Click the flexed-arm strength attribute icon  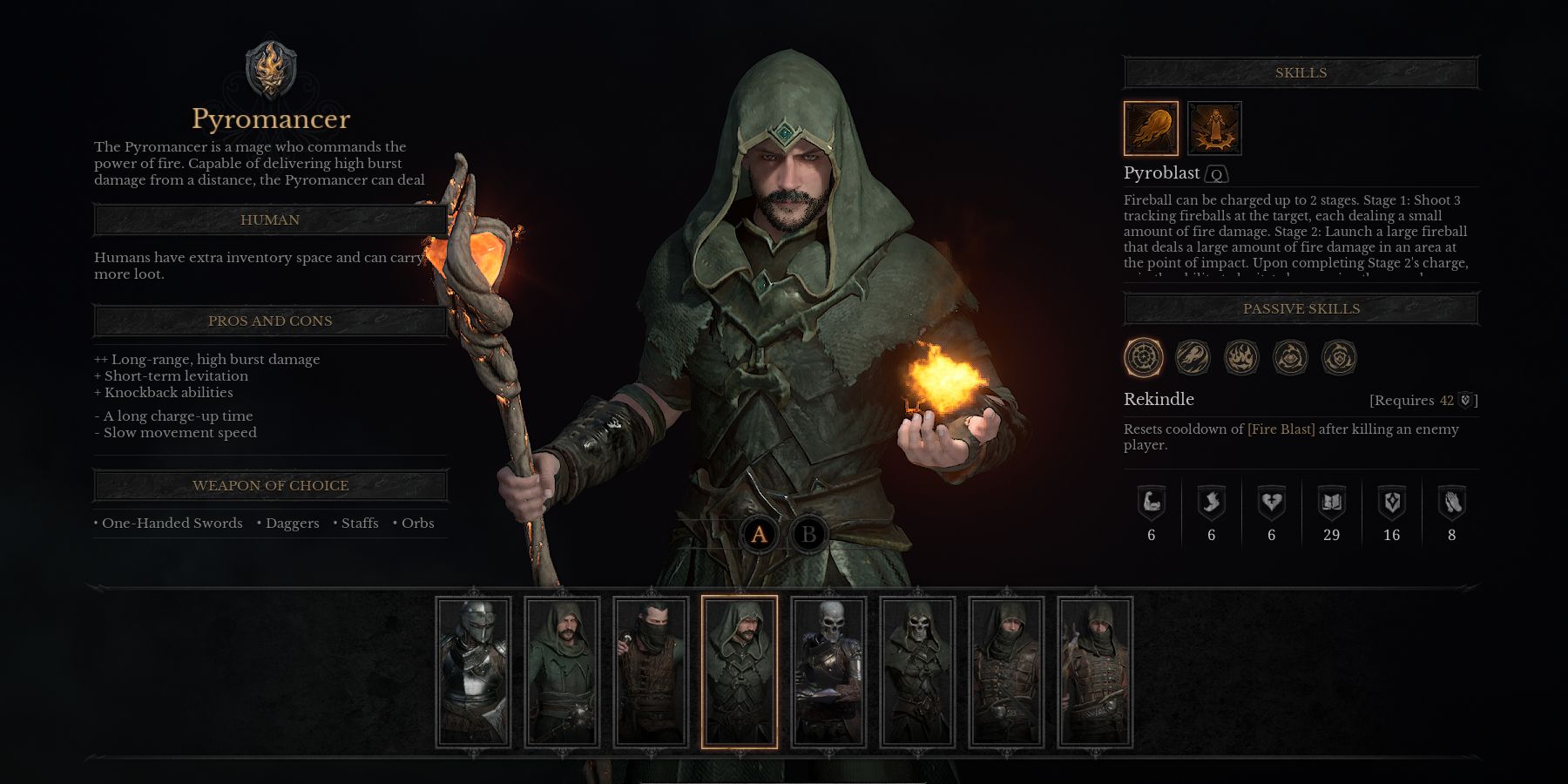pyautogui.click(x=1152, y=499)
